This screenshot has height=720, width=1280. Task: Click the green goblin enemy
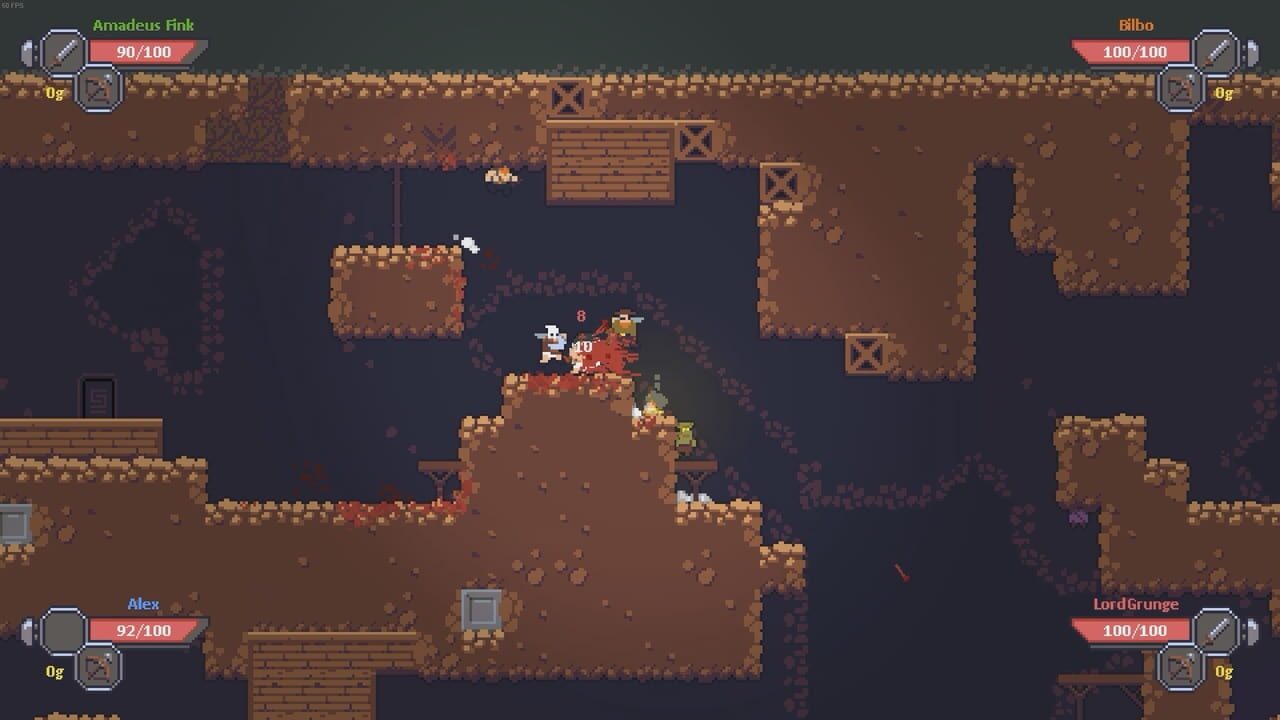point(685,432)
